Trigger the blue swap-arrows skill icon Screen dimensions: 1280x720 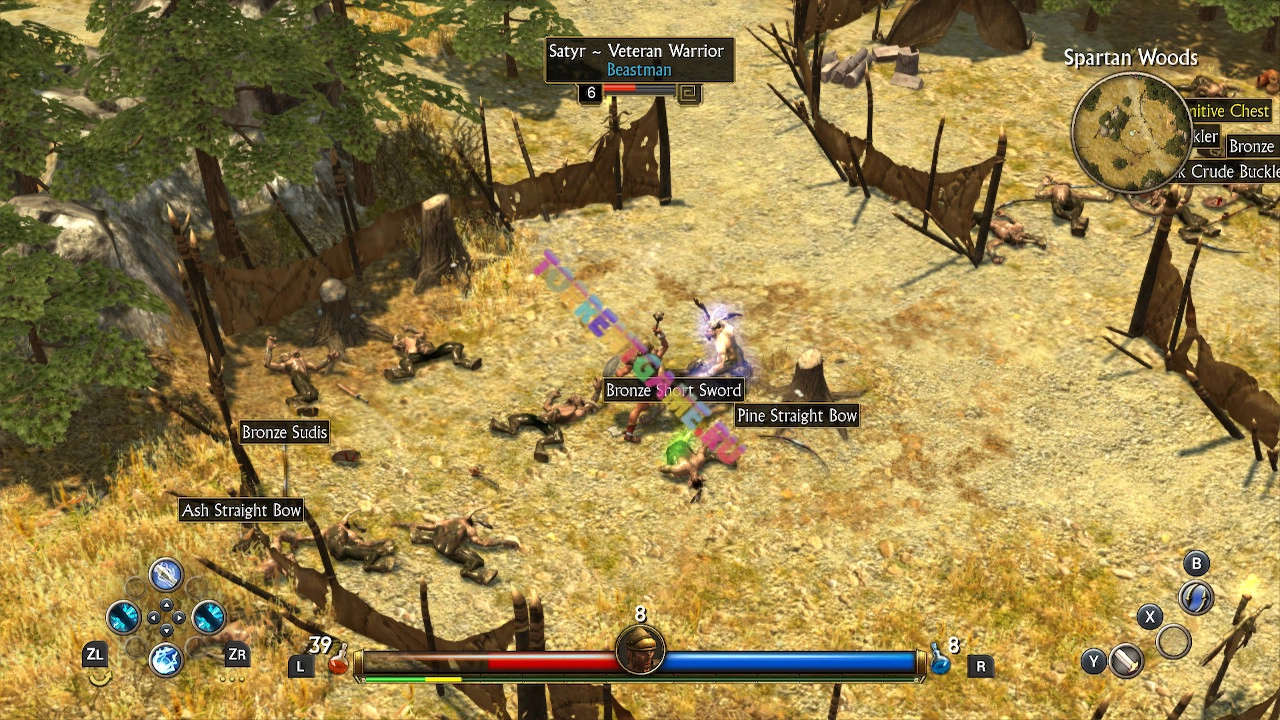[1195, 597]
